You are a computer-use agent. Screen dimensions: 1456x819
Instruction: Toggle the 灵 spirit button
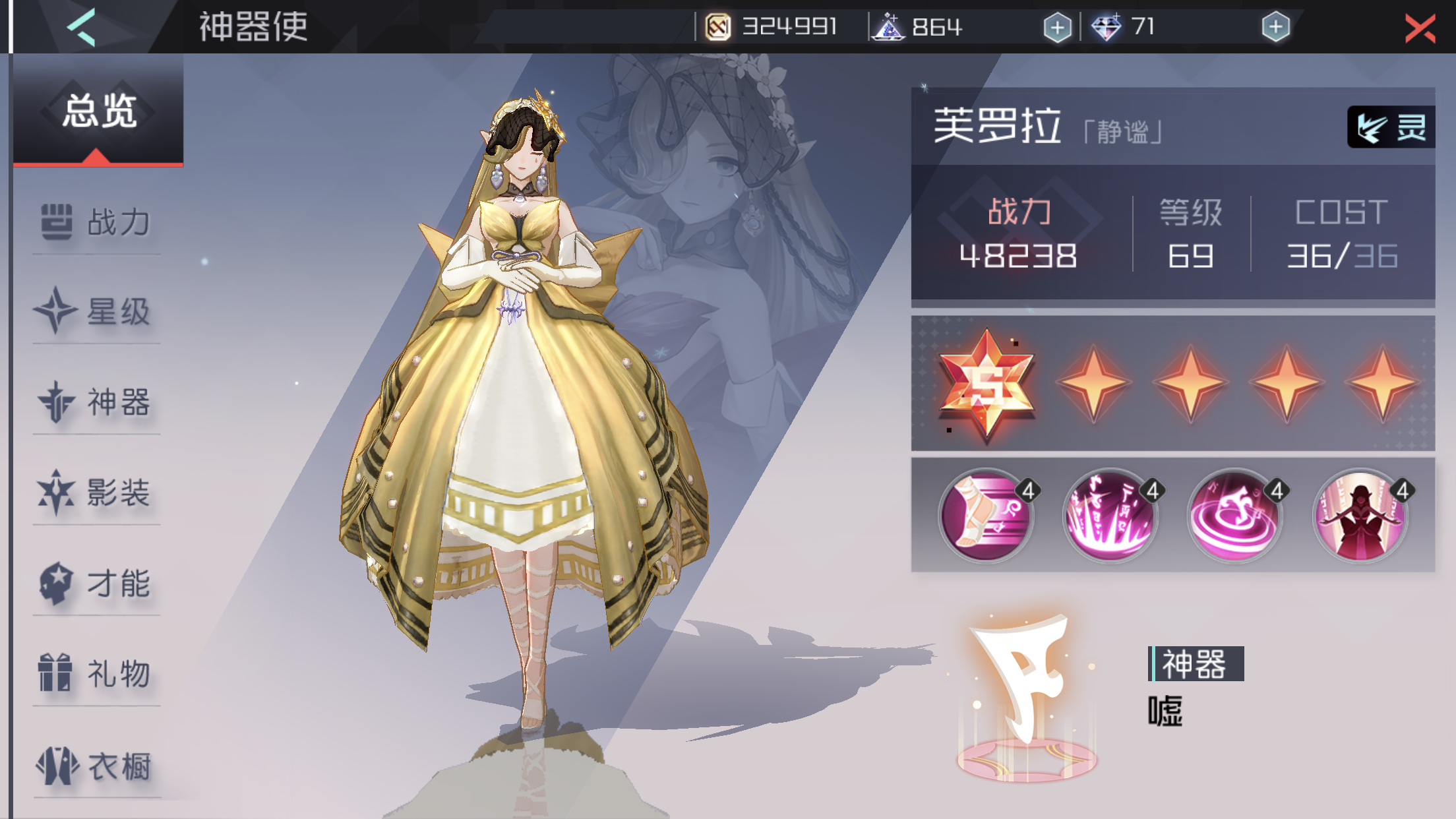point(1392,127)
